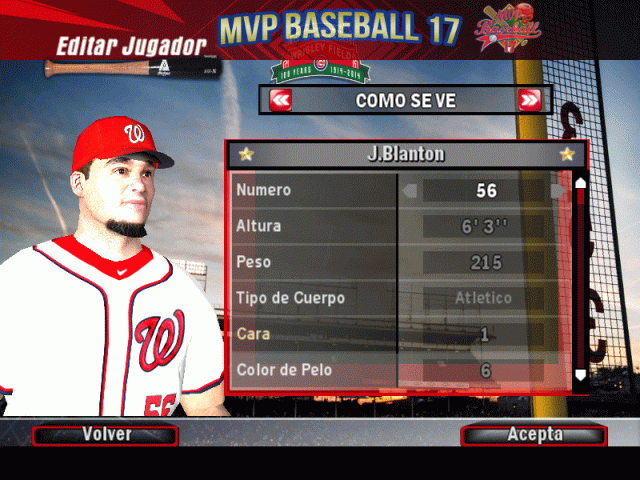Image resolution: width=640 pixels, height=480 pixels.
Task: Click the scrollbar's up arrow
Action: (x=579, y=183)
